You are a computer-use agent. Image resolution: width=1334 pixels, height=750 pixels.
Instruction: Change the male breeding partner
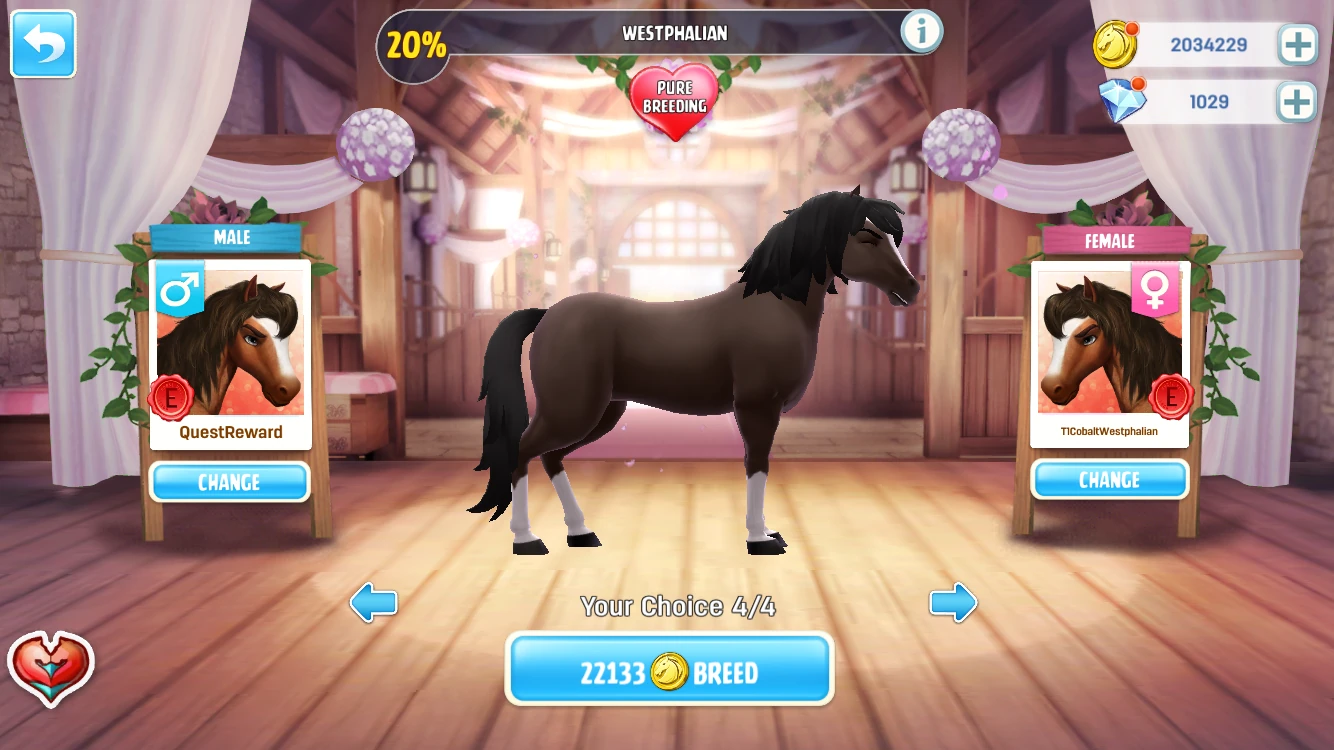[229, 482]
